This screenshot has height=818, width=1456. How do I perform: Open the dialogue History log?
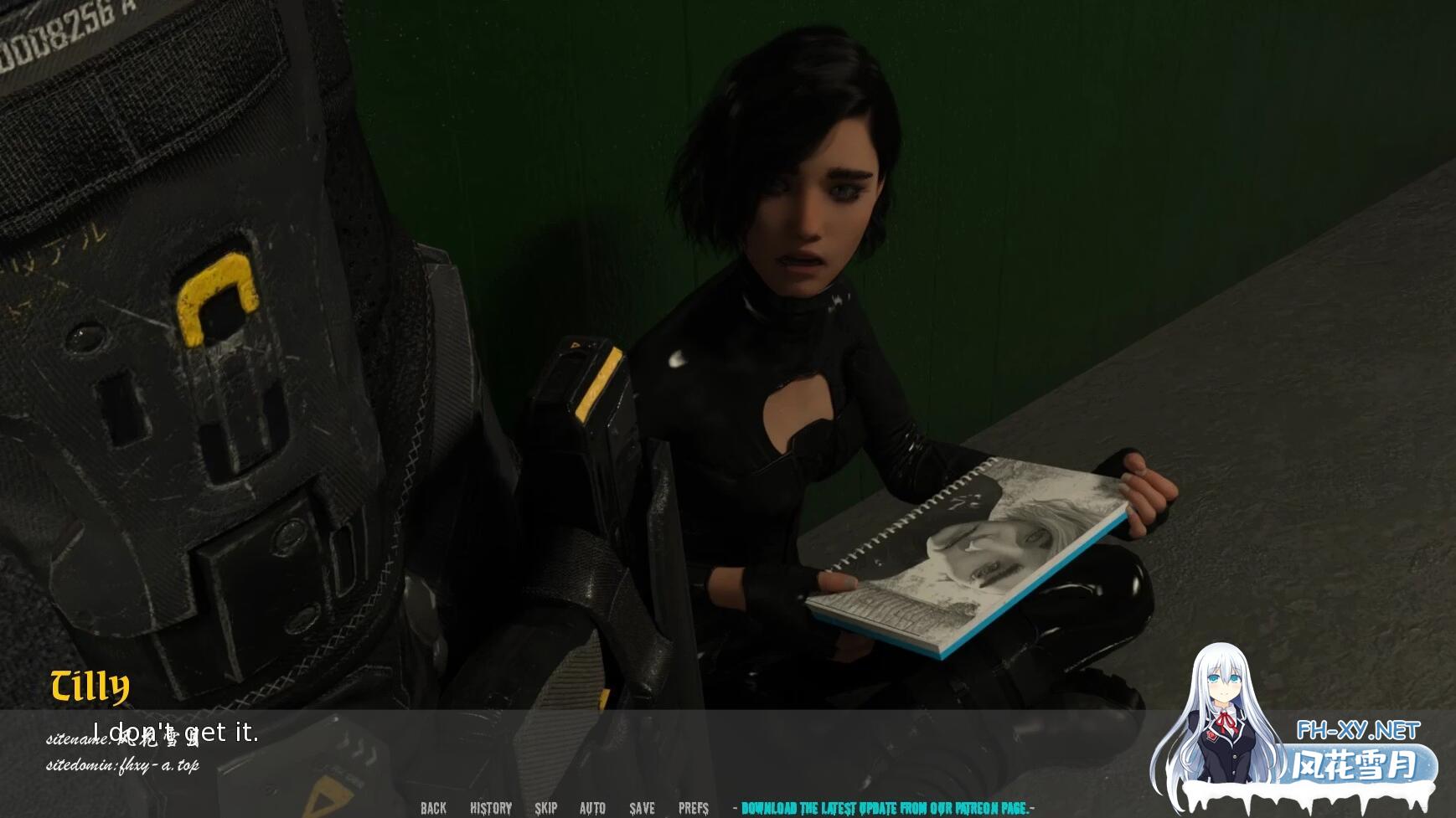pos(491,808)
